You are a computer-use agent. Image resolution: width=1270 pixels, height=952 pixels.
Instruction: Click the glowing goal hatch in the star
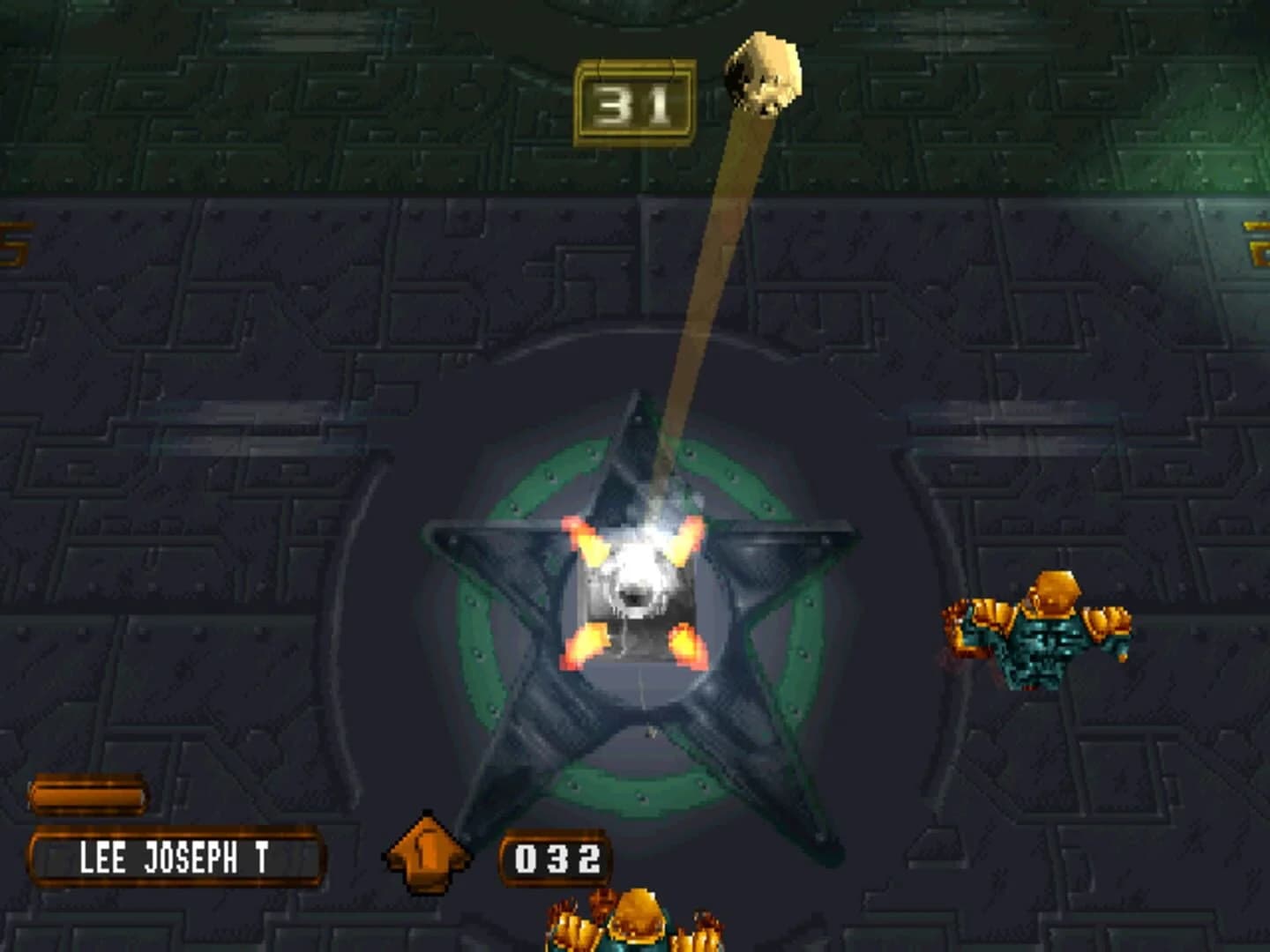coord(637,586)
